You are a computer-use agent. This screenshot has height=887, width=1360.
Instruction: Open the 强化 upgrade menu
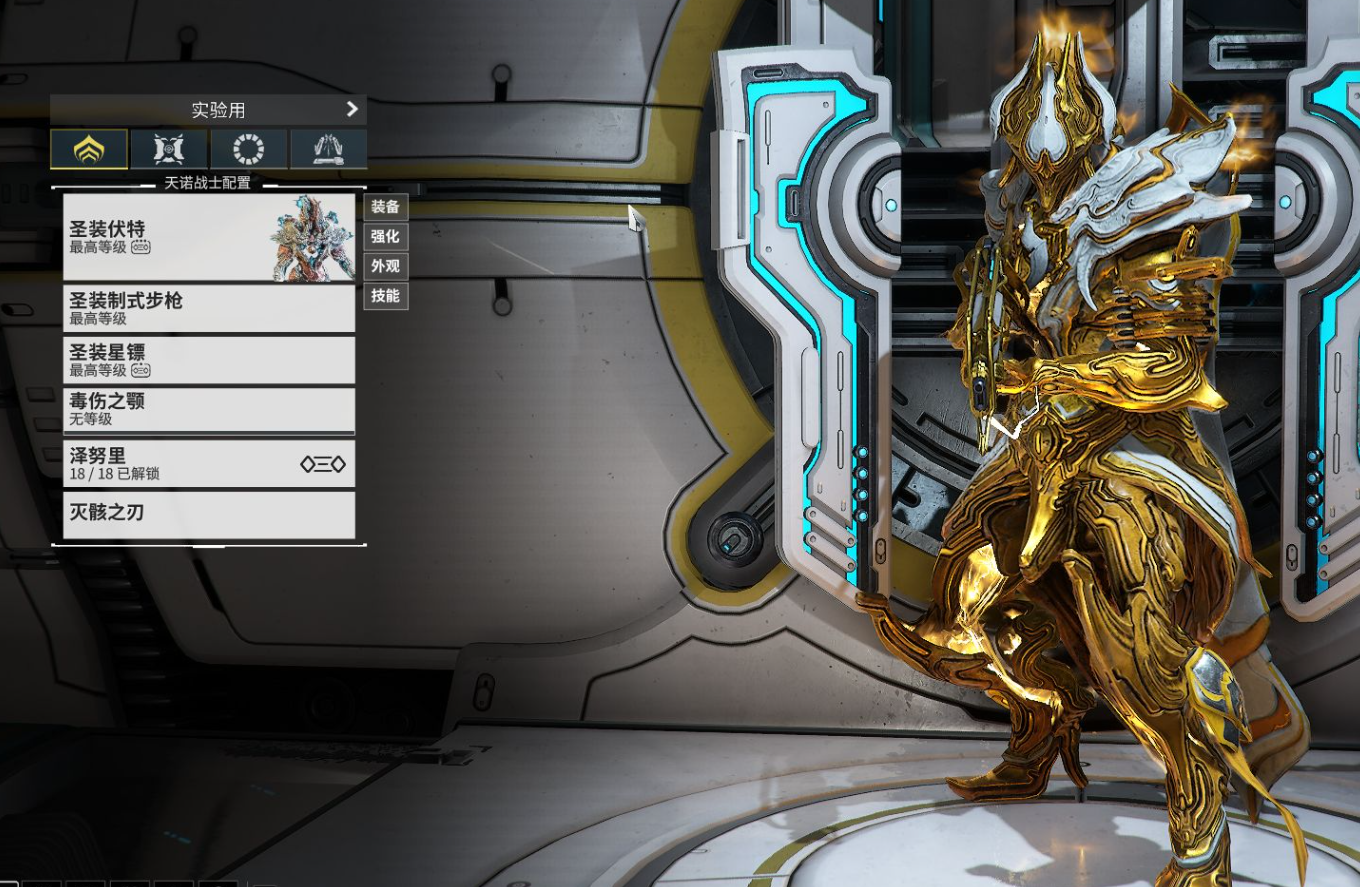[x=385, y=237]
